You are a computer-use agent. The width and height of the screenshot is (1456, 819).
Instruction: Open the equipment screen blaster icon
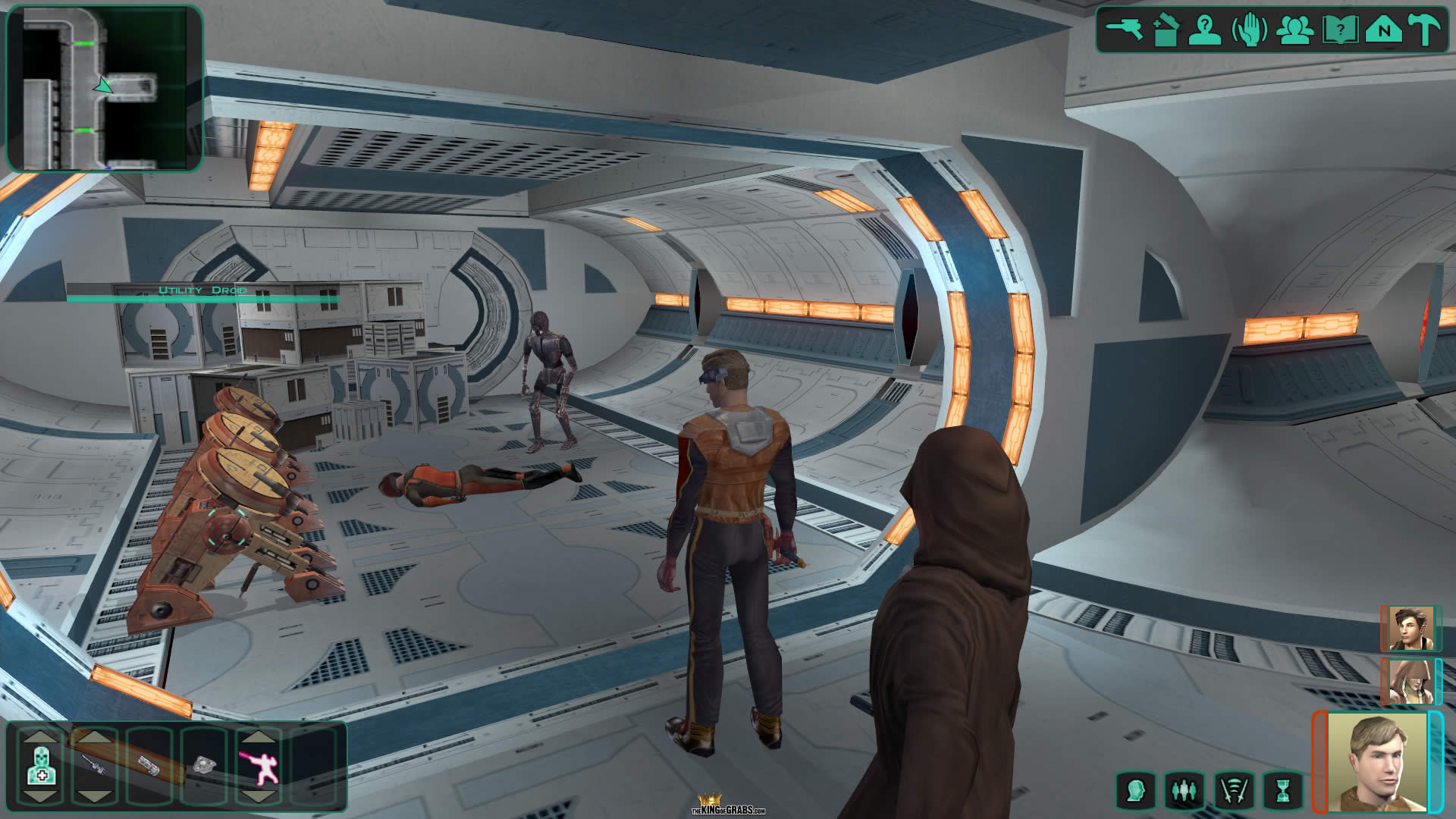(x=1125, y=30)
